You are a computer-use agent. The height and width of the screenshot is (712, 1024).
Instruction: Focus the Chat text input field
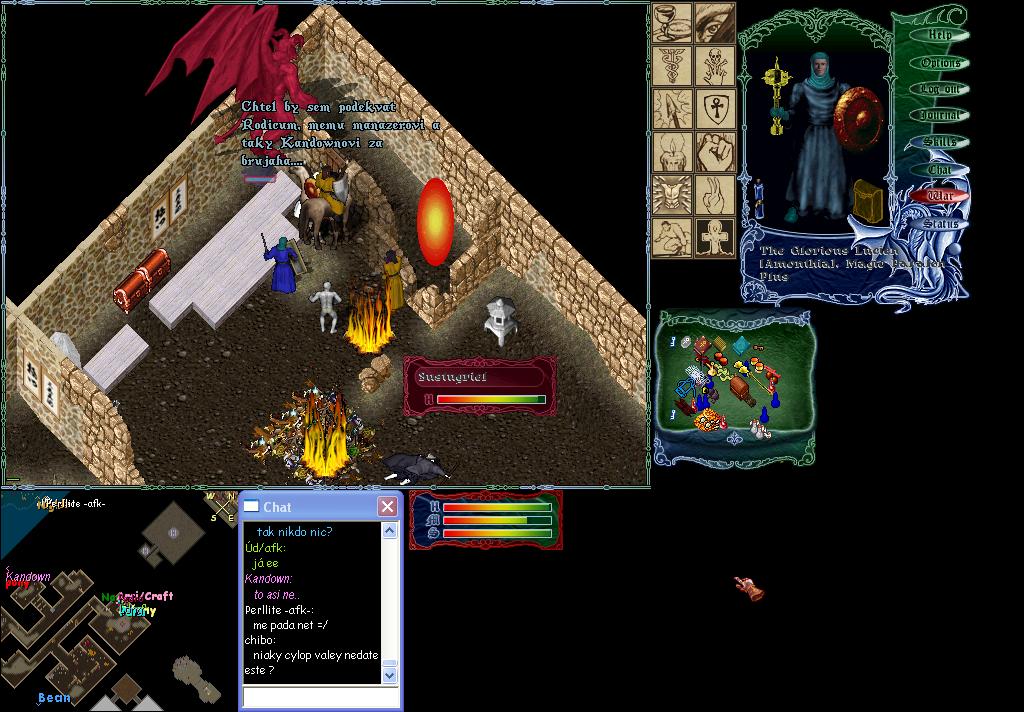[x=320, y=697]
